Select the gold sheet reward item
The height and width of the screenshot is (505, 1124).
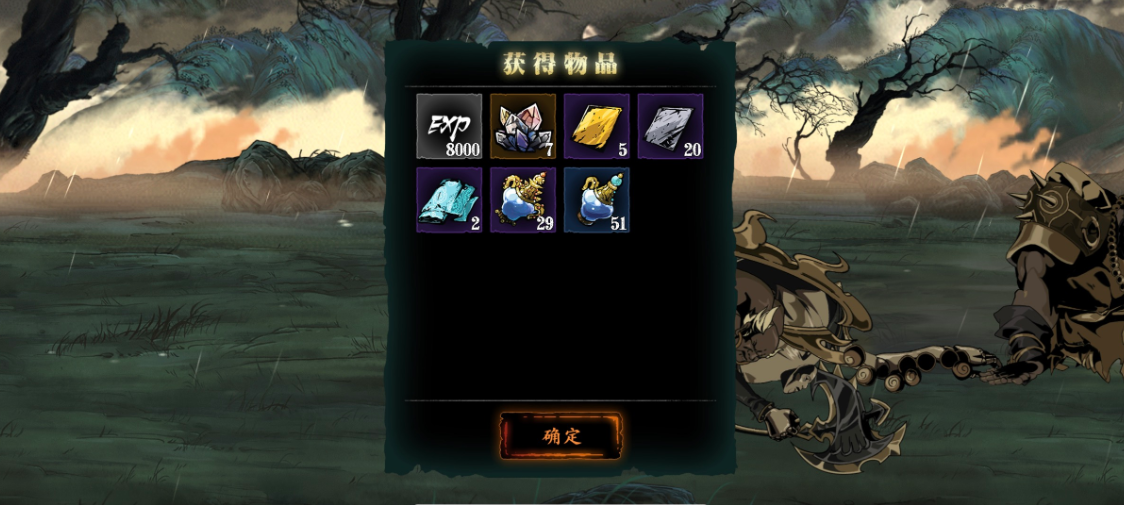point(597,127)
